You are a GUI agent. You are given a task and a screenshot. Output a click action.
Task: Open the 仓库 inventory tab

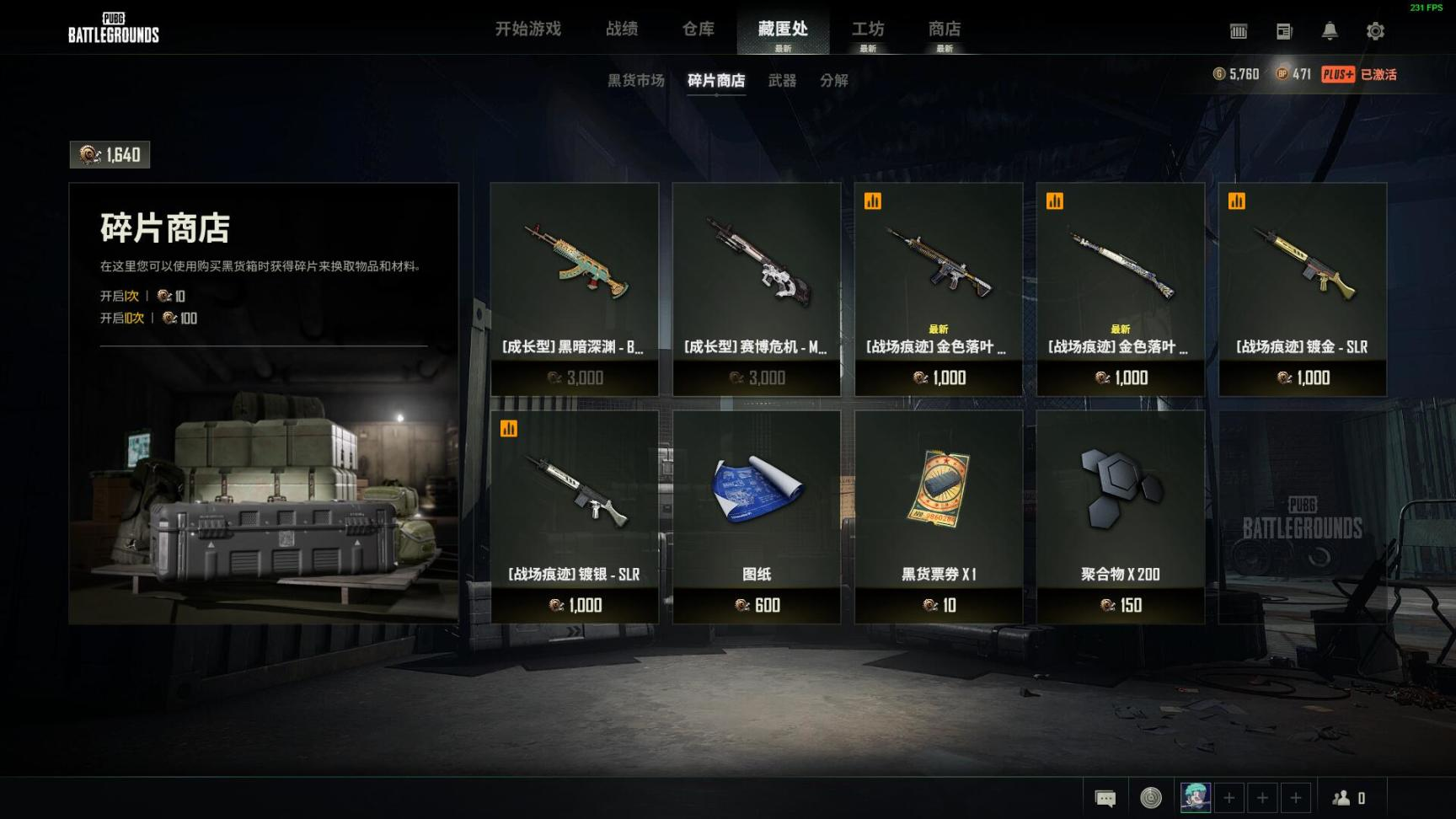click(699, 29)
